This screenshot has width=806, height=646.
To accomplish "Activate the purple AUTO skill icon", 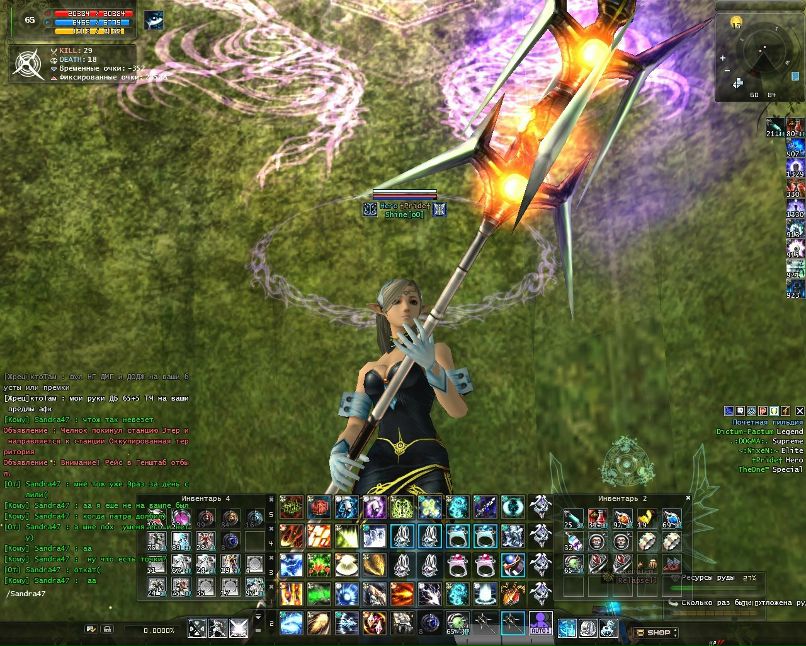I will 541,625.
